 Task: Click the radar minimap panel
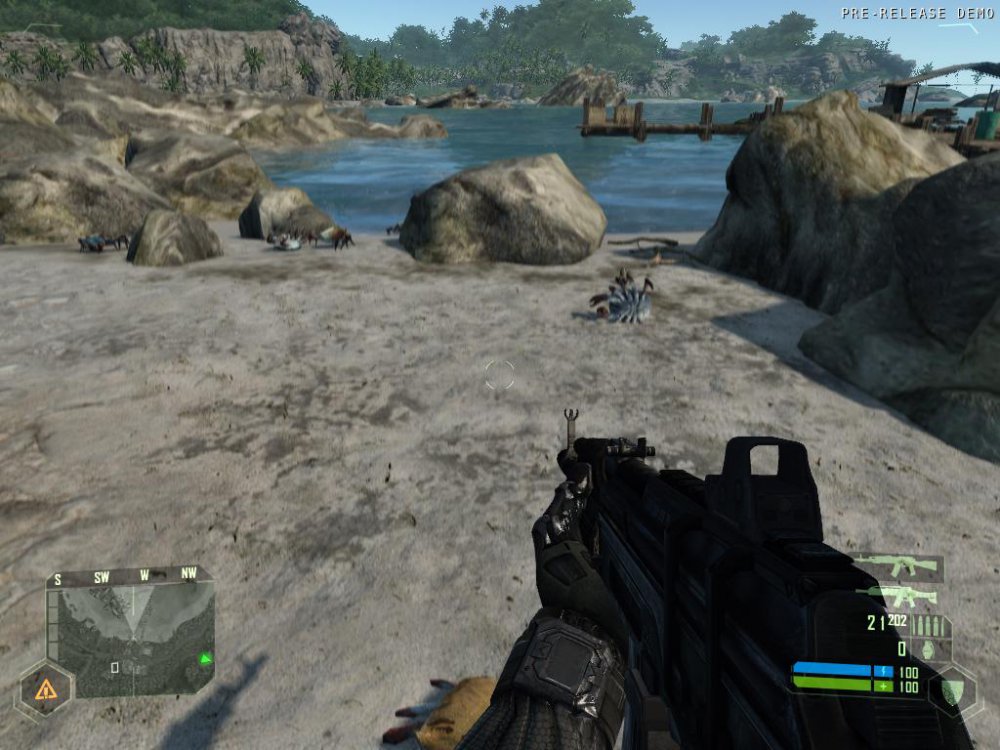tap(135, 640)
